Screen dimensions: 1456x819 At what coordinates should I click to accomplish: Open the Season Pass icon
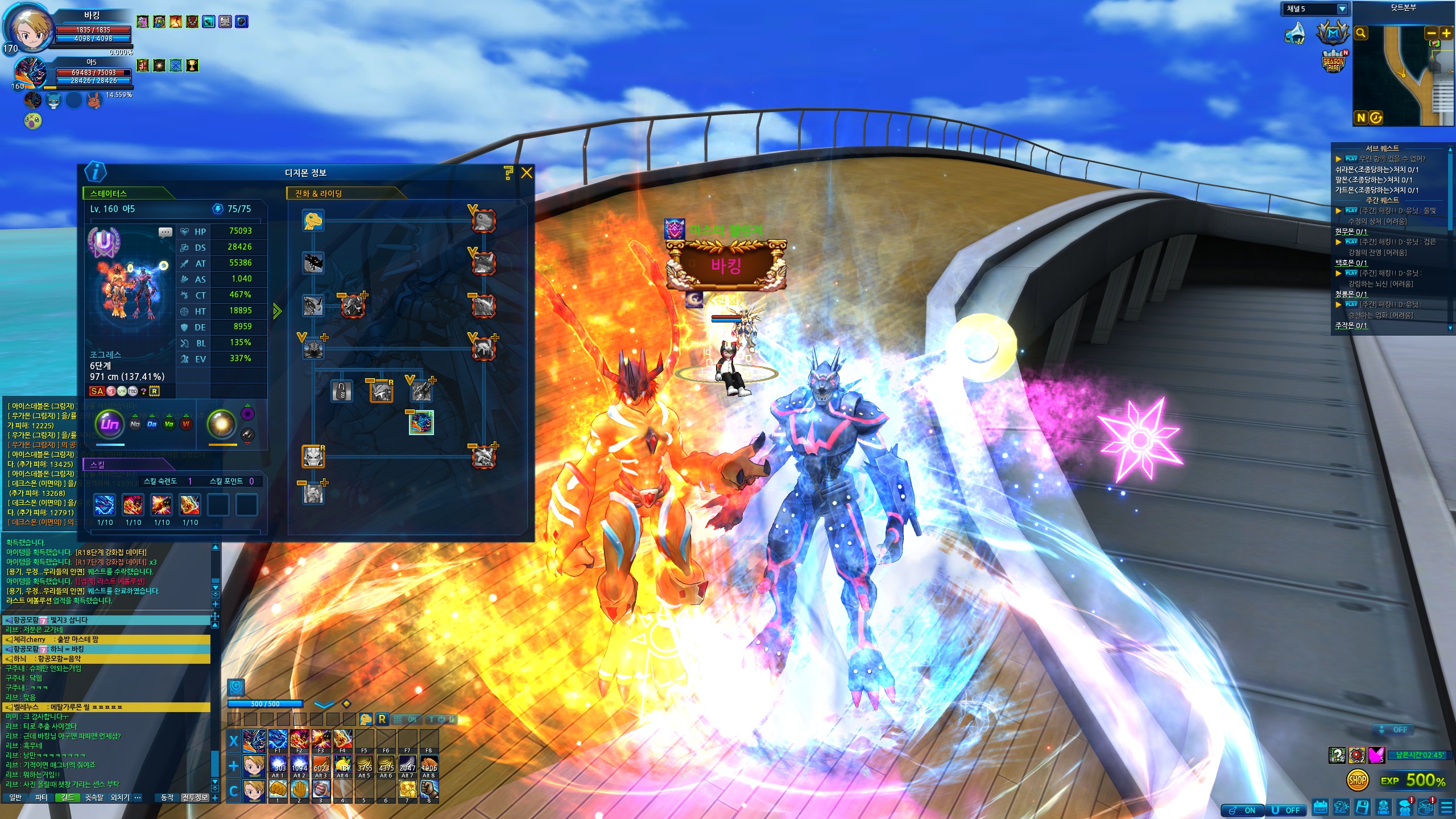(1334, 63)
